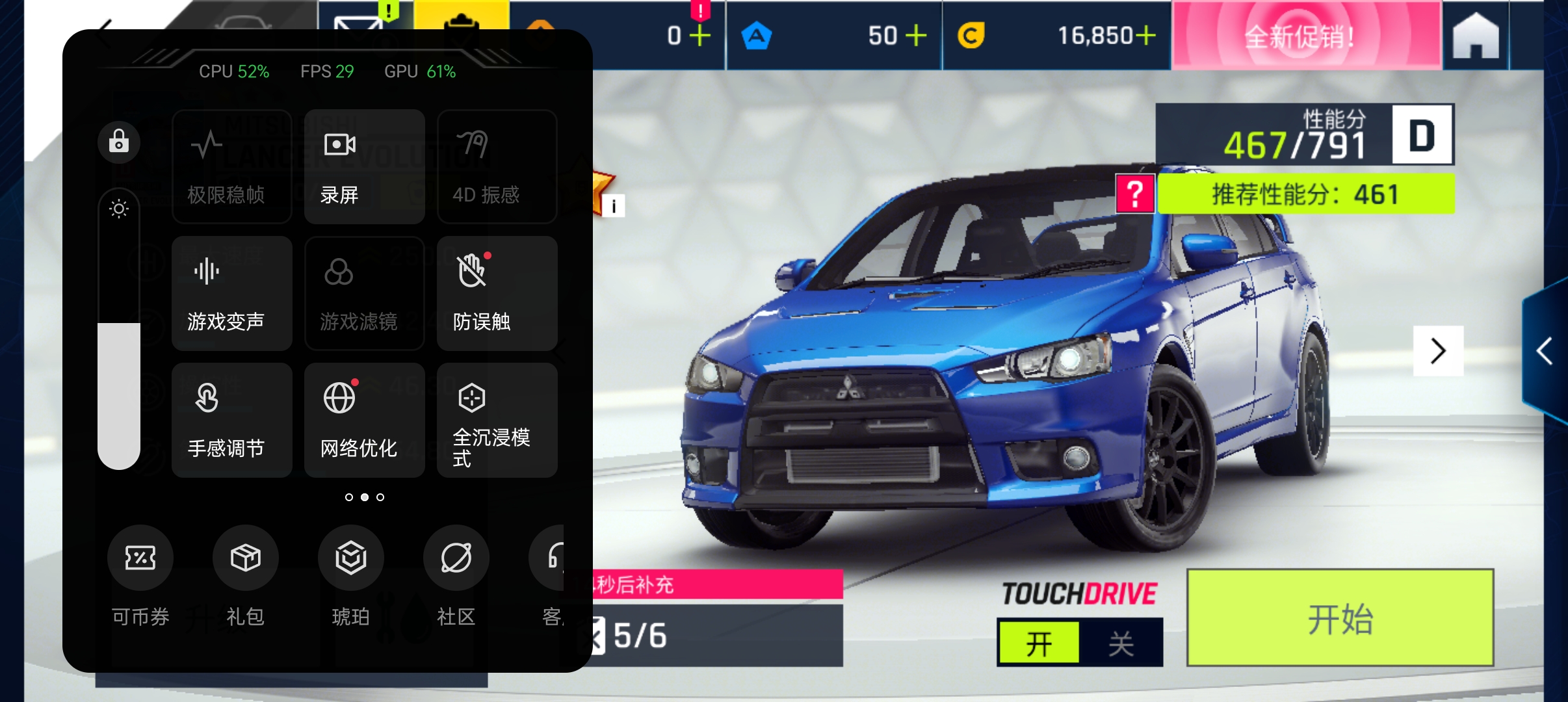Open the recommended performance score help
This screenshot has height=702, width=1568.
tap(1133, 193)
